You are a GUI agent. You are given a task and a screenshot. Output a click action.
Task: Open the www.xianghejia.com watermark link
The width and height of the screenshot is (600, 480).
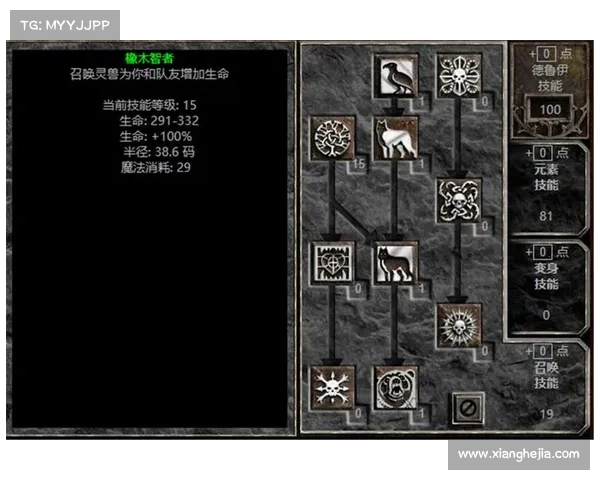click(x=518, y=453)
